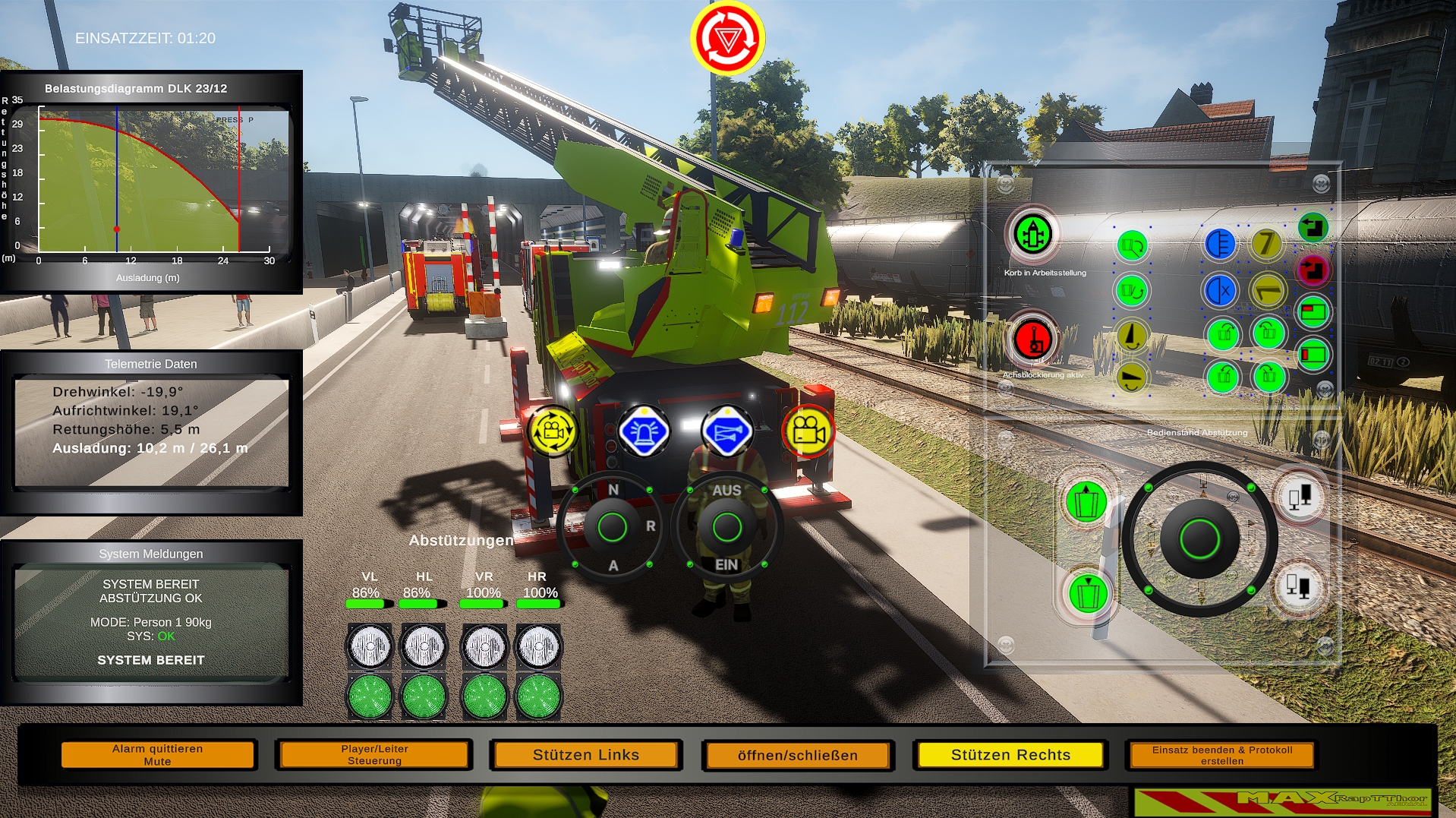Screen dimensions: 1456x818
Task: Click the red circular arrows icon at top
Action: point(727,38)
